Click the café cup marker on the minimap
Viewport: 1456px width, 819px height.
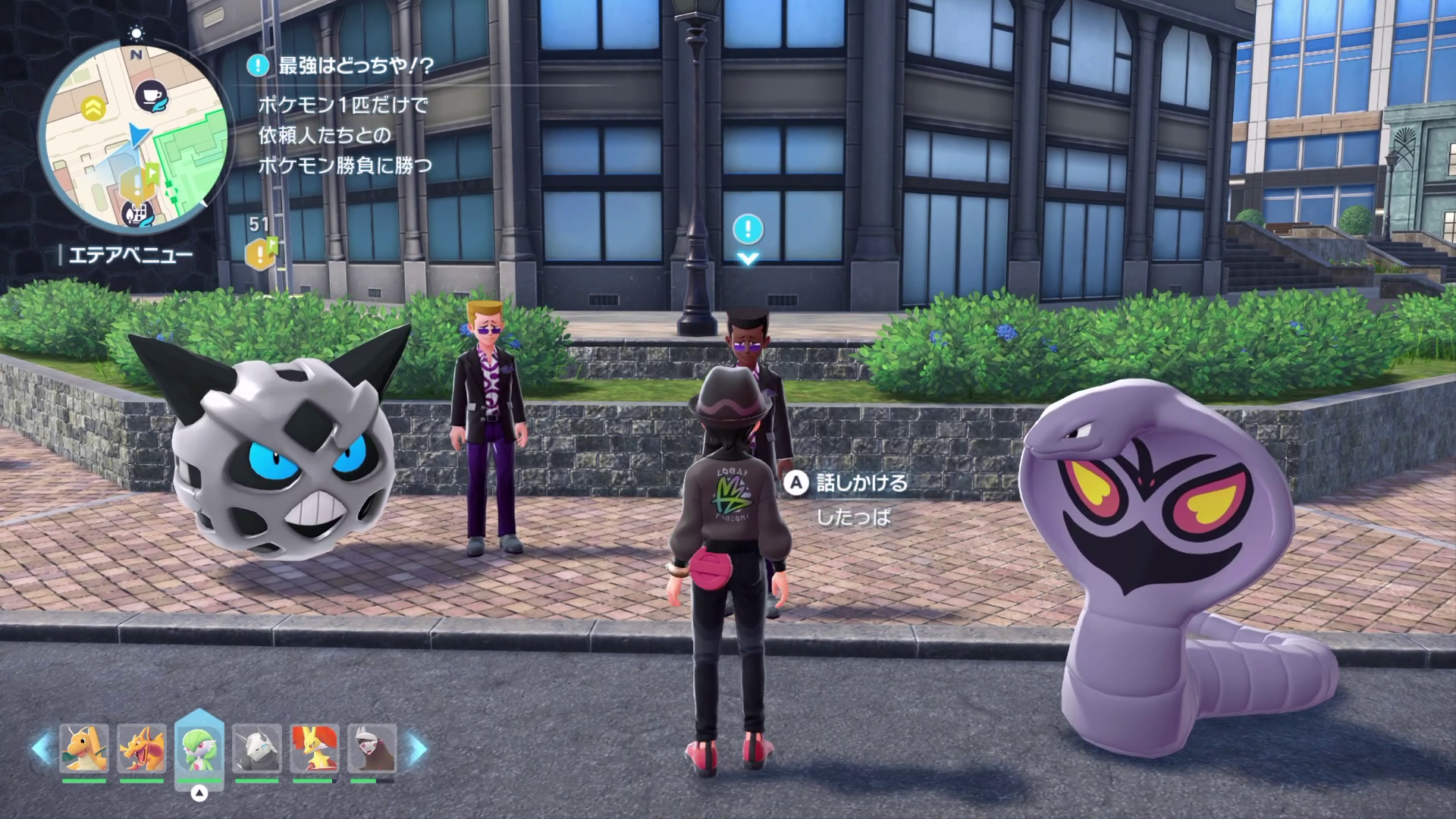tap(152, 96)
